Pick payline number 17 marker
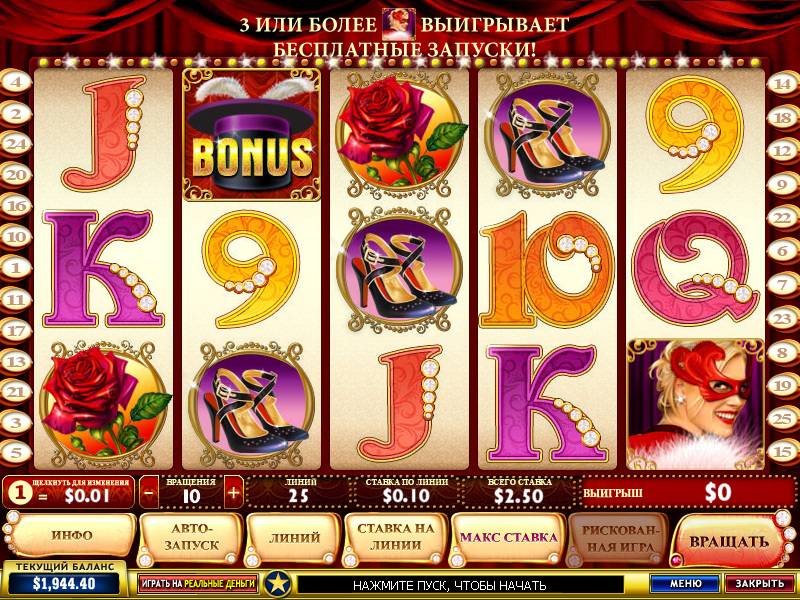This screenshot has height=600, width=800. [x=15, y=330]
